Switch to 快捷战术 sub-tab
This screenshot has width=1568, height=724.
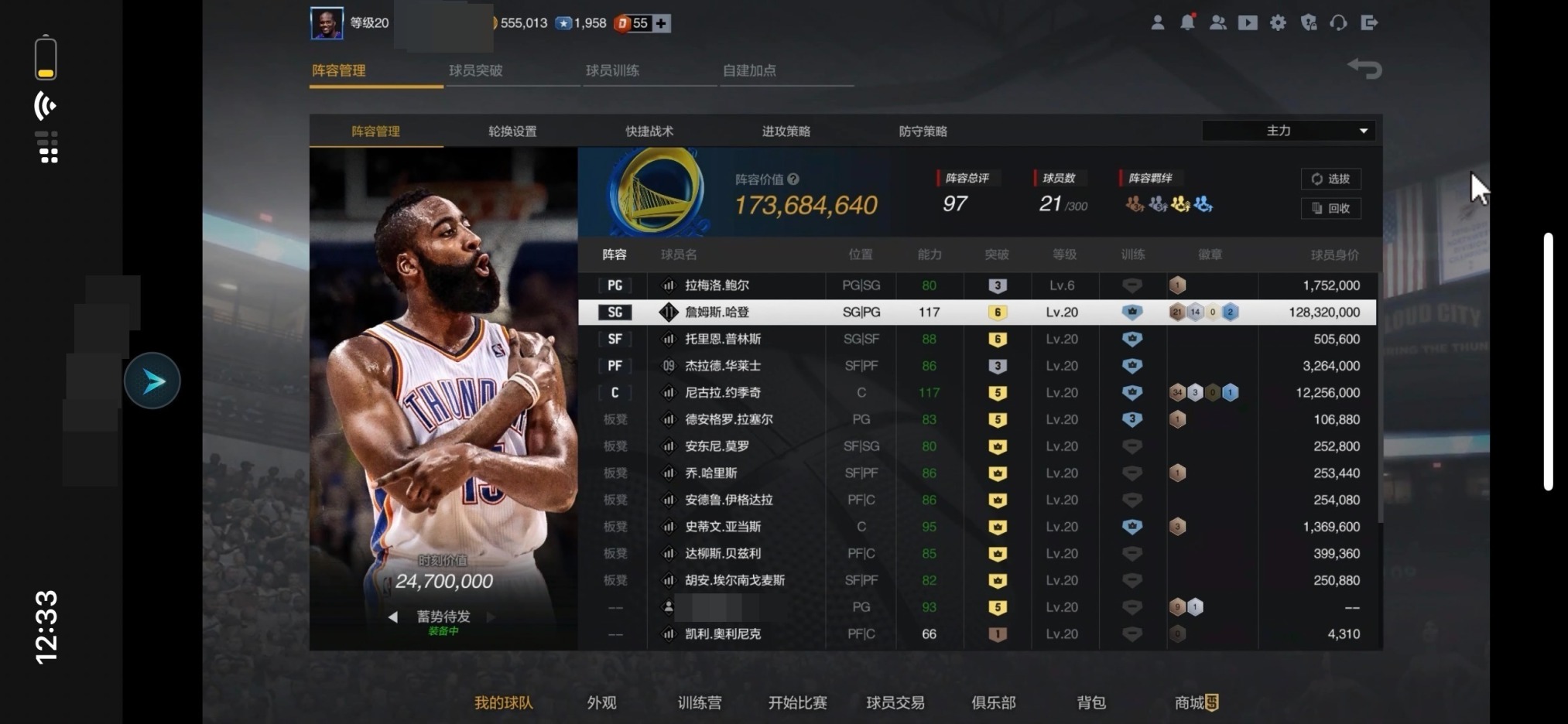click(649, 131)
